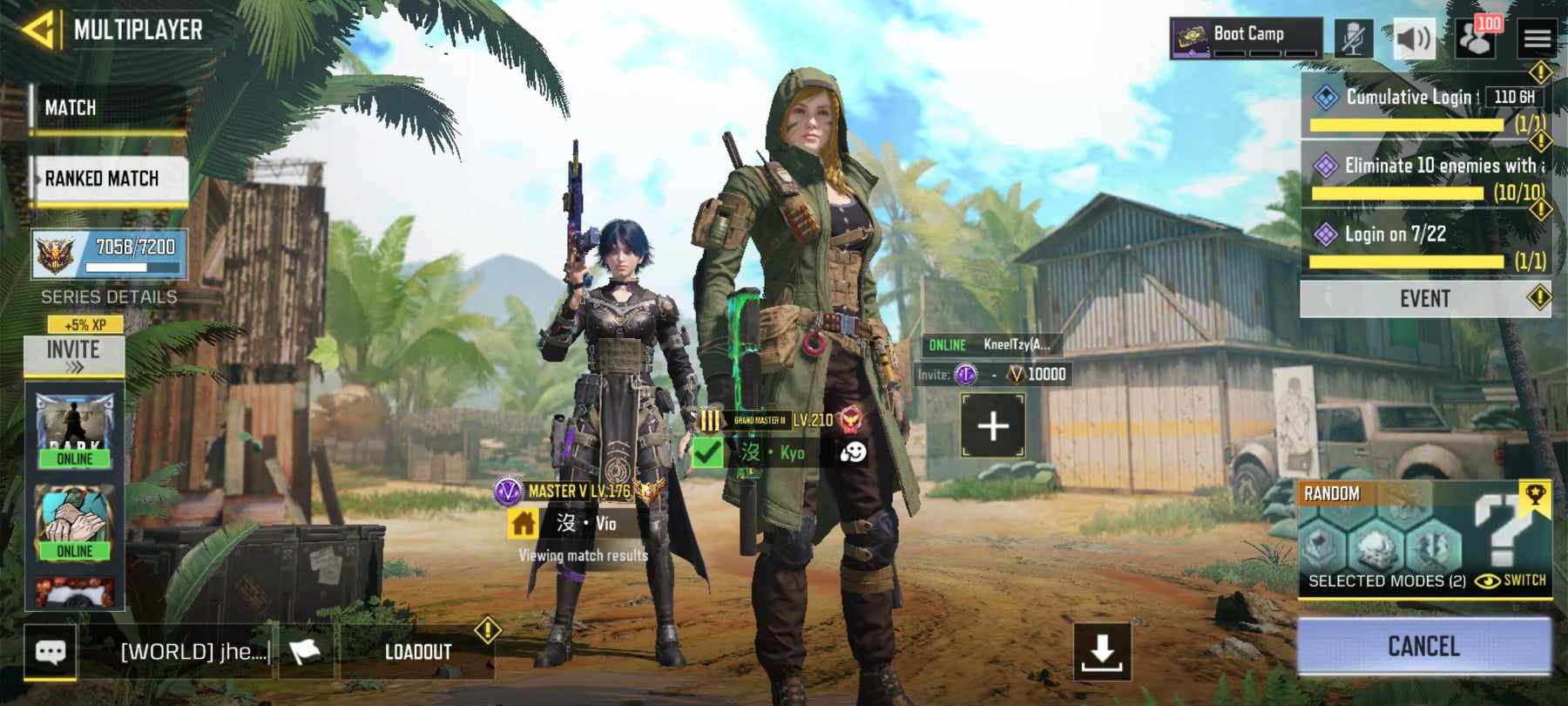Toggle the microphone mute icon
Viewport: 1568px width, 706px height.
click(x=1353, y=39)
